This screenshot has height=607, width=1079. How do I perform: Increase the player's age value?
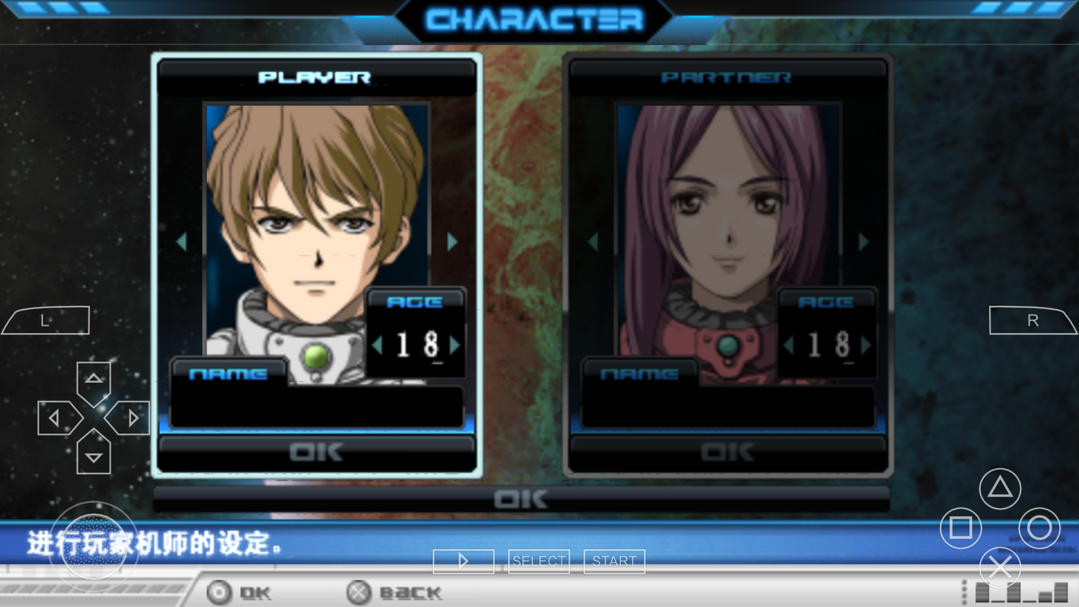[455, 345]
